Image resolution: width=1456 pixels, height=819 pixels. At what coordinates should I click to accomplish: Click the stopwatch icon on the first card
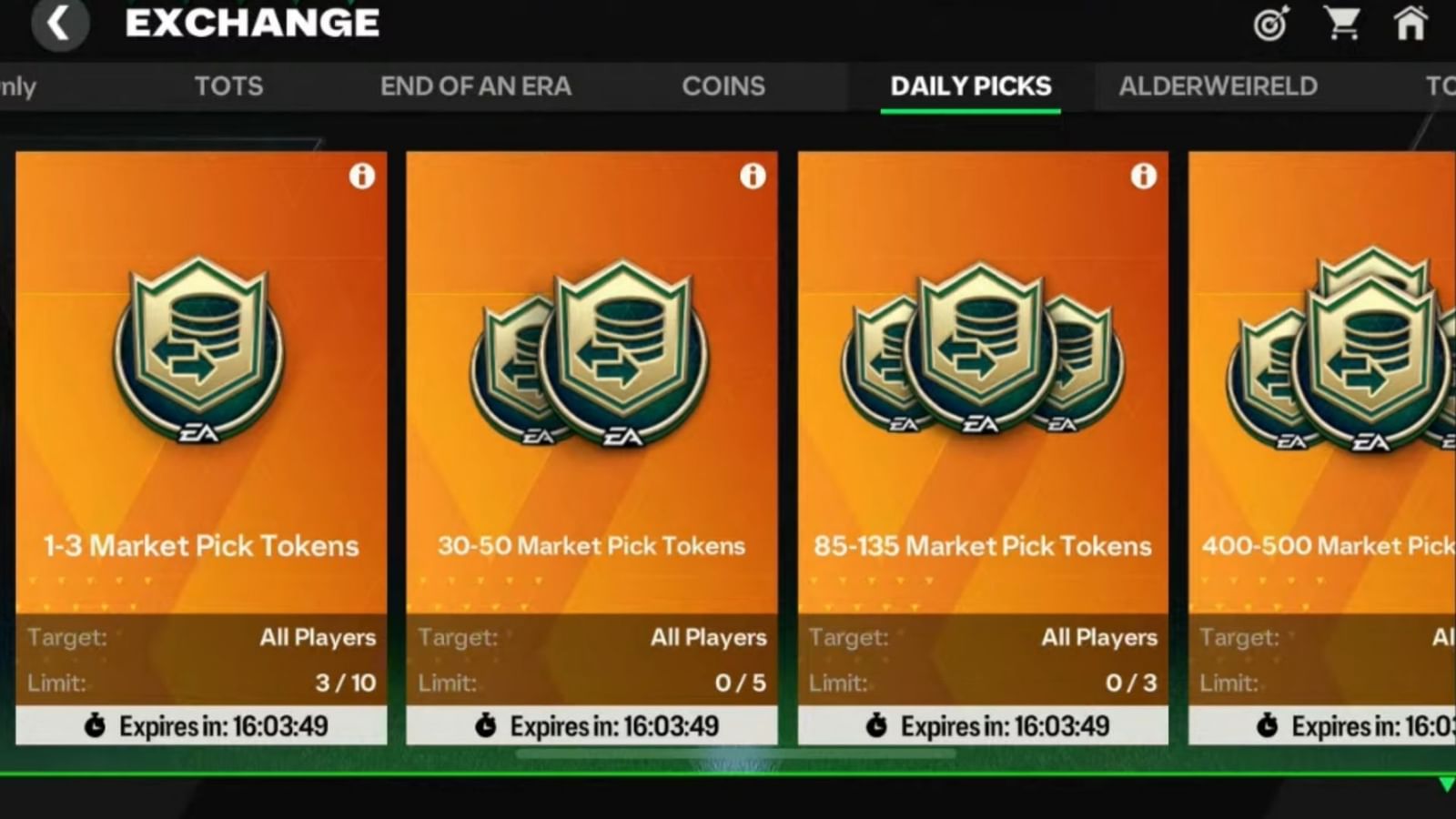coord(95,725)
